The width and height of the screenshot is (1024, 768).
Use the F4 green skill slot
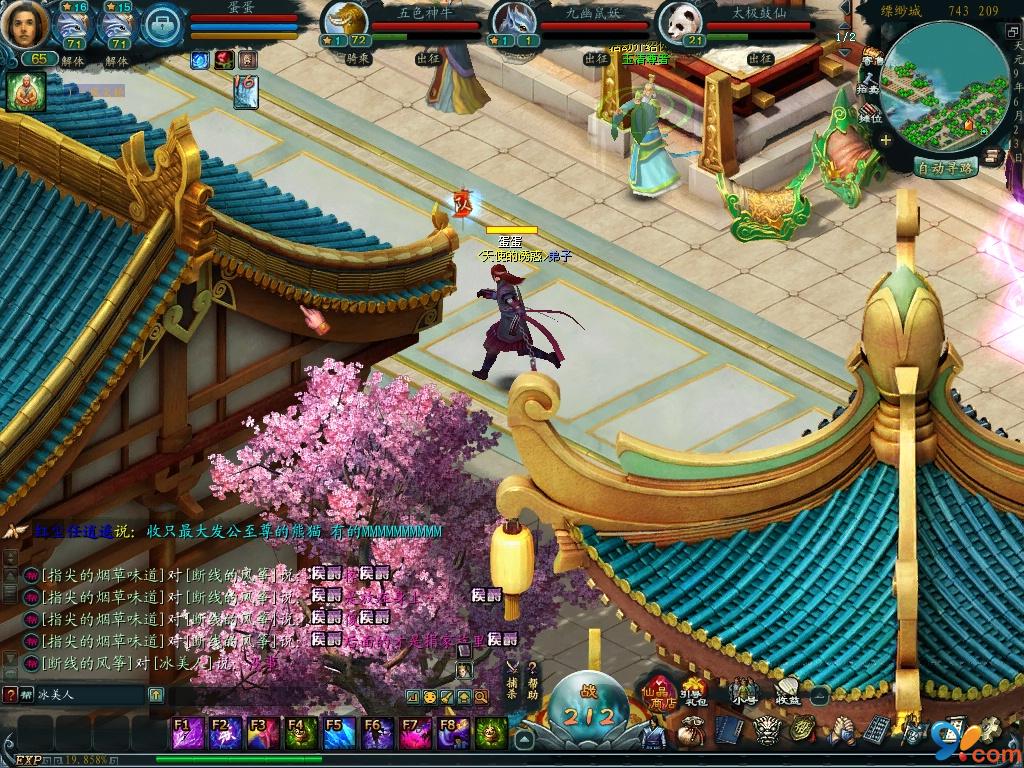point(302,732)
